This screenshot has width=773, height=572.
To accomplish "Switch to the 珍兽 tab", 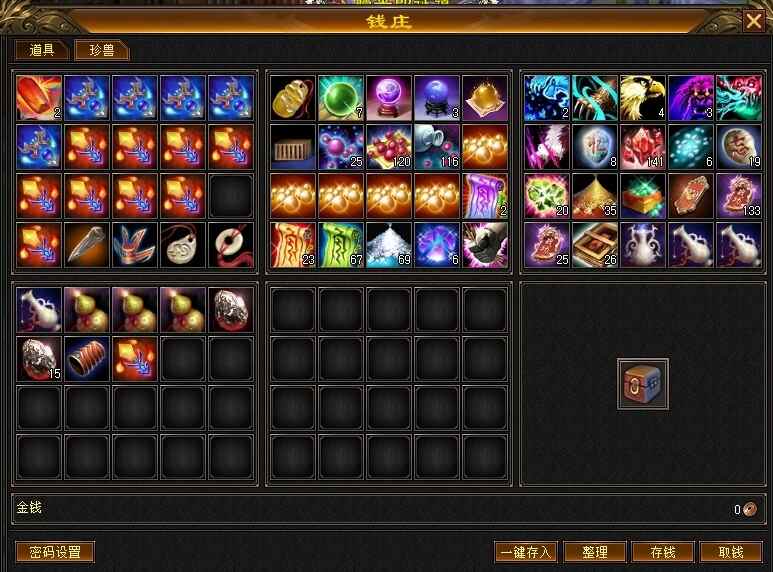I will (101, 50).
